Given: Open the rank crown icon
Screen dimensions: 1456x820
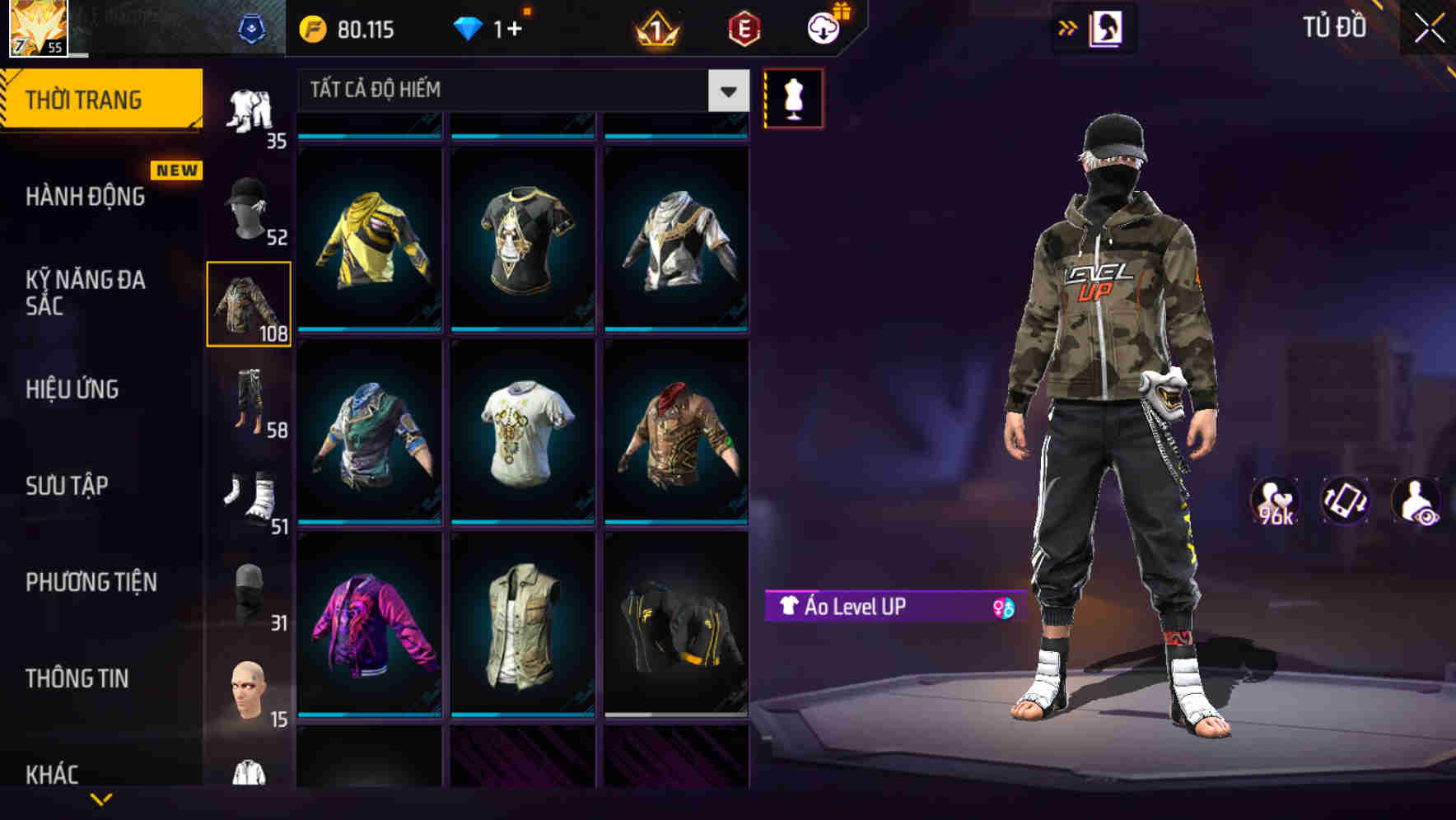Looking at the screenshot, I should [655, 28].
